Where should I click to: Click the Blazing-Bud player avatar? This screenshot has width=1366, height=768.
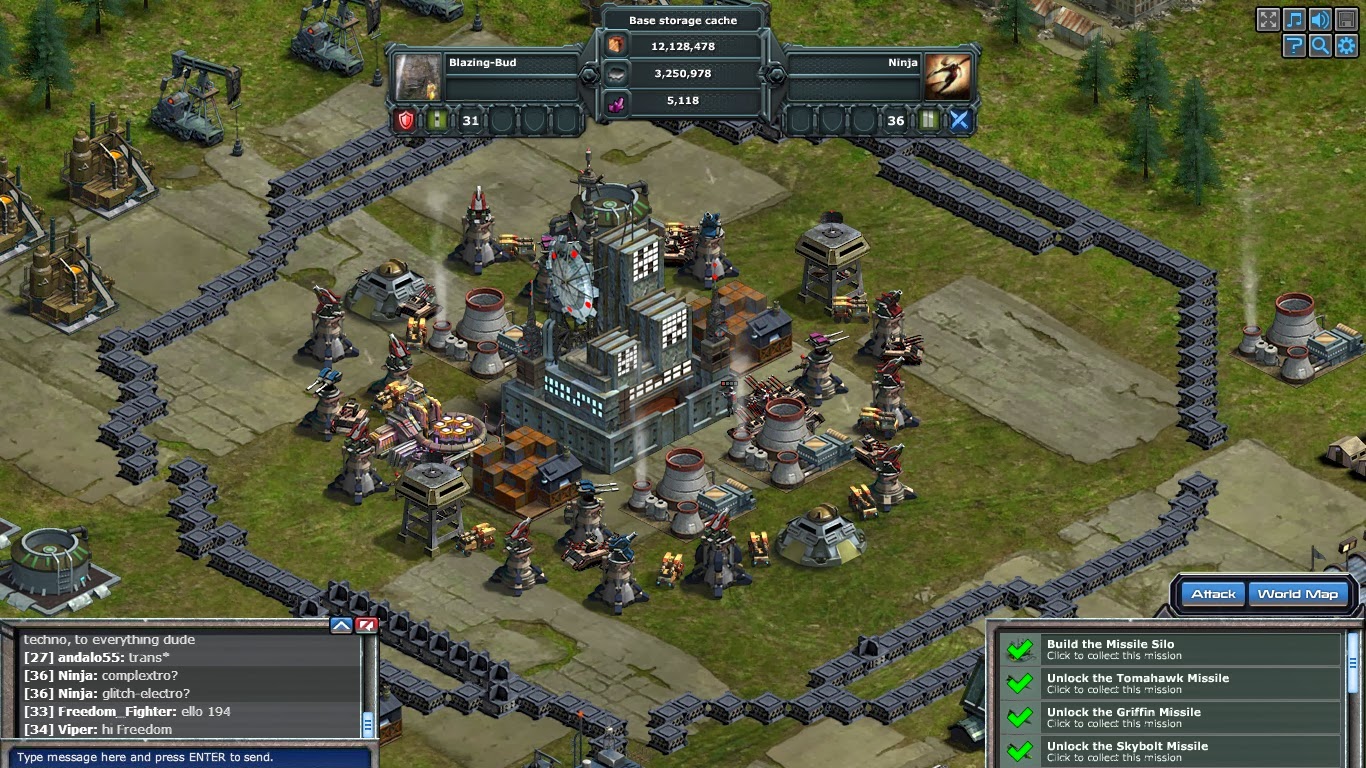pos(416,76)
